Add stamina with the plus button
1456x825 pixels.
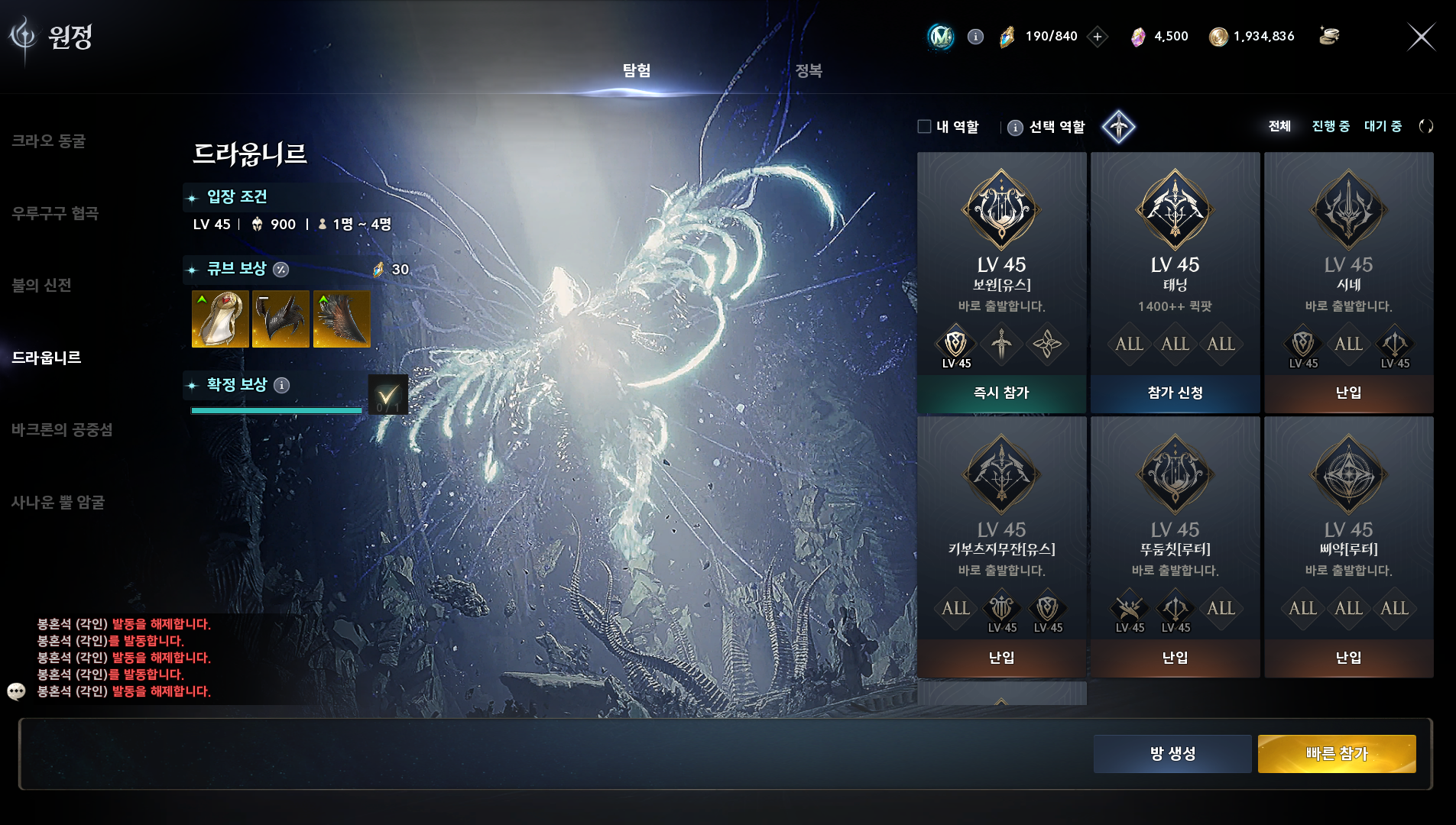point(1098,37)
